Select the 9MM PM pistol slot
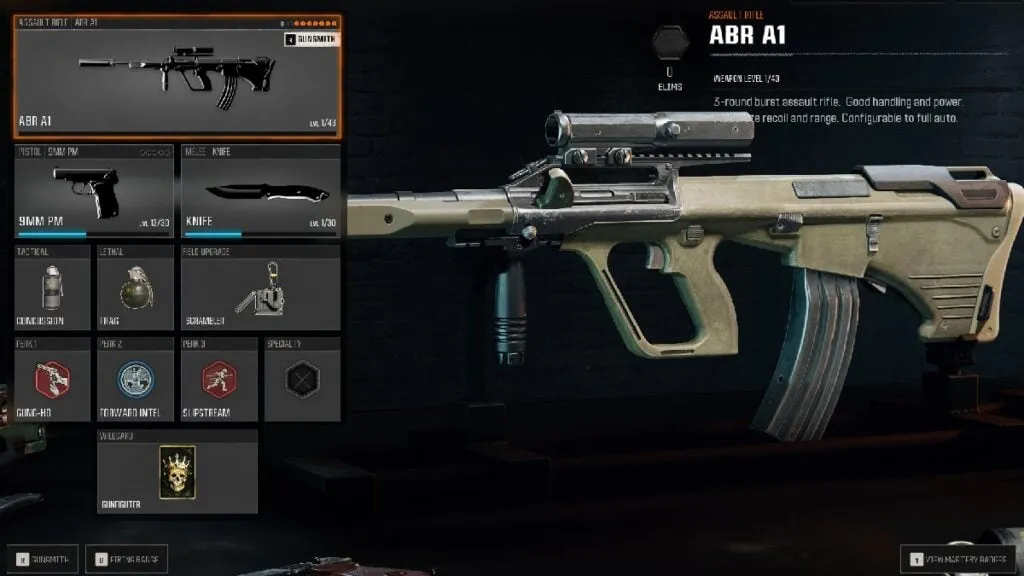The image size is (1024, 576). 95,191
